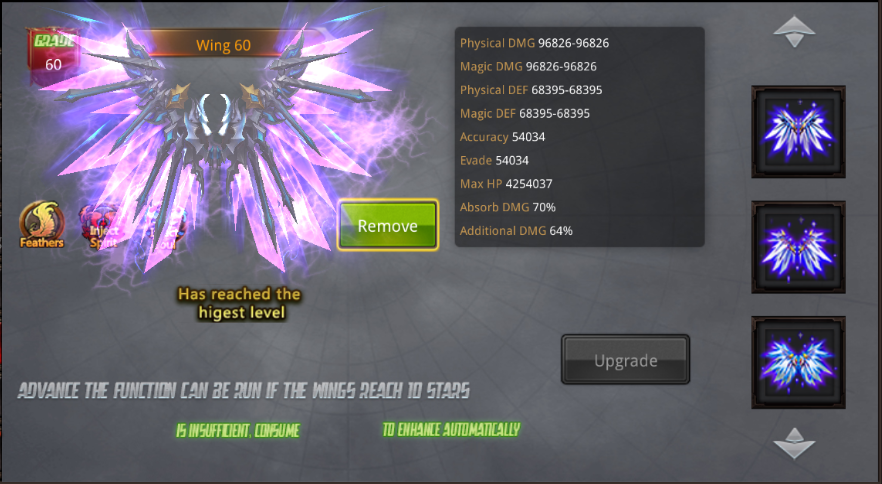Image resolution: width=882 pixels, height=484 pixels.
Task: Click the green Remove button
Action: coord(388,225)
